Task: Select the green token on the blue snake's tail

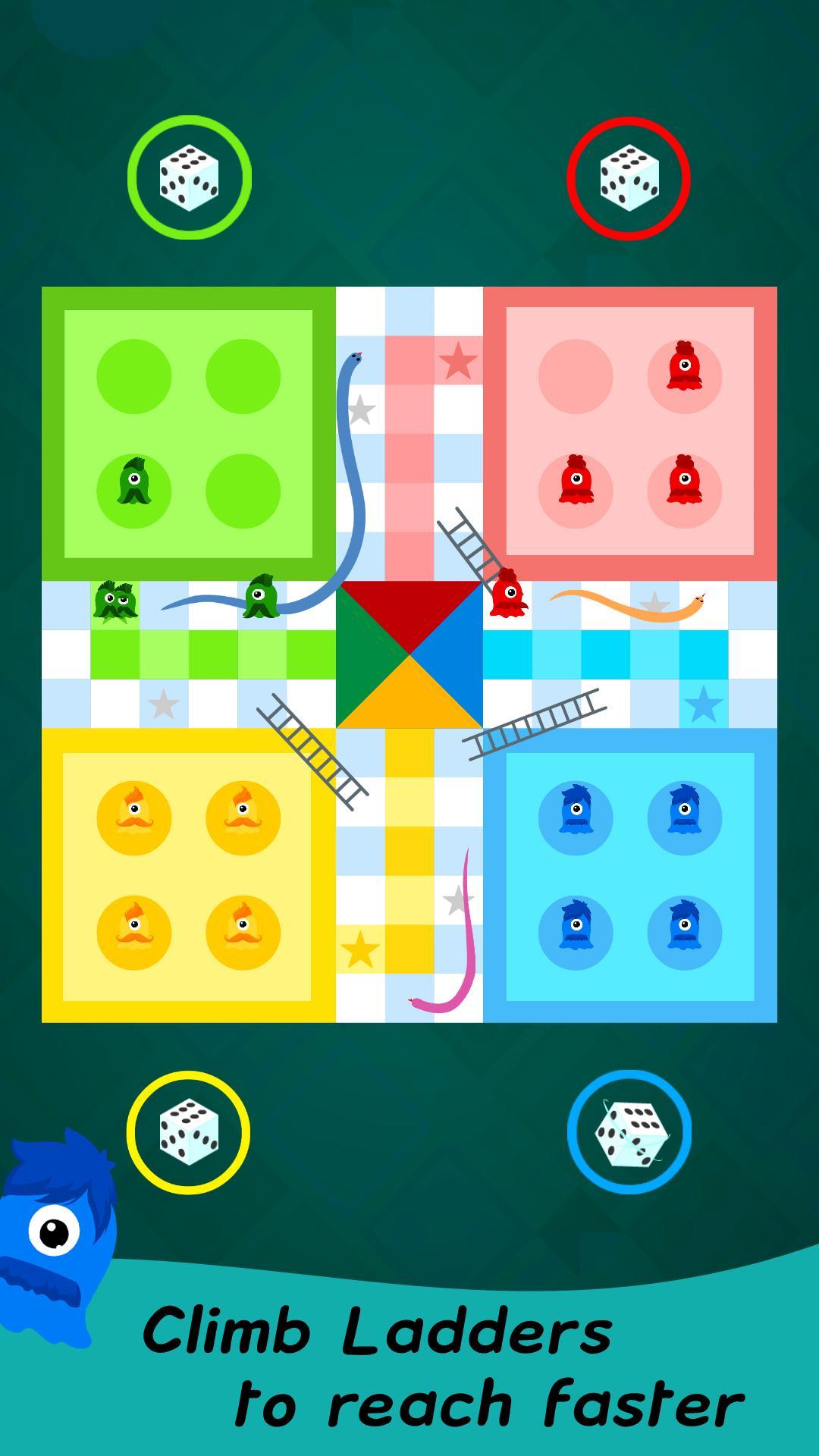Action: [x=260, y=597]
